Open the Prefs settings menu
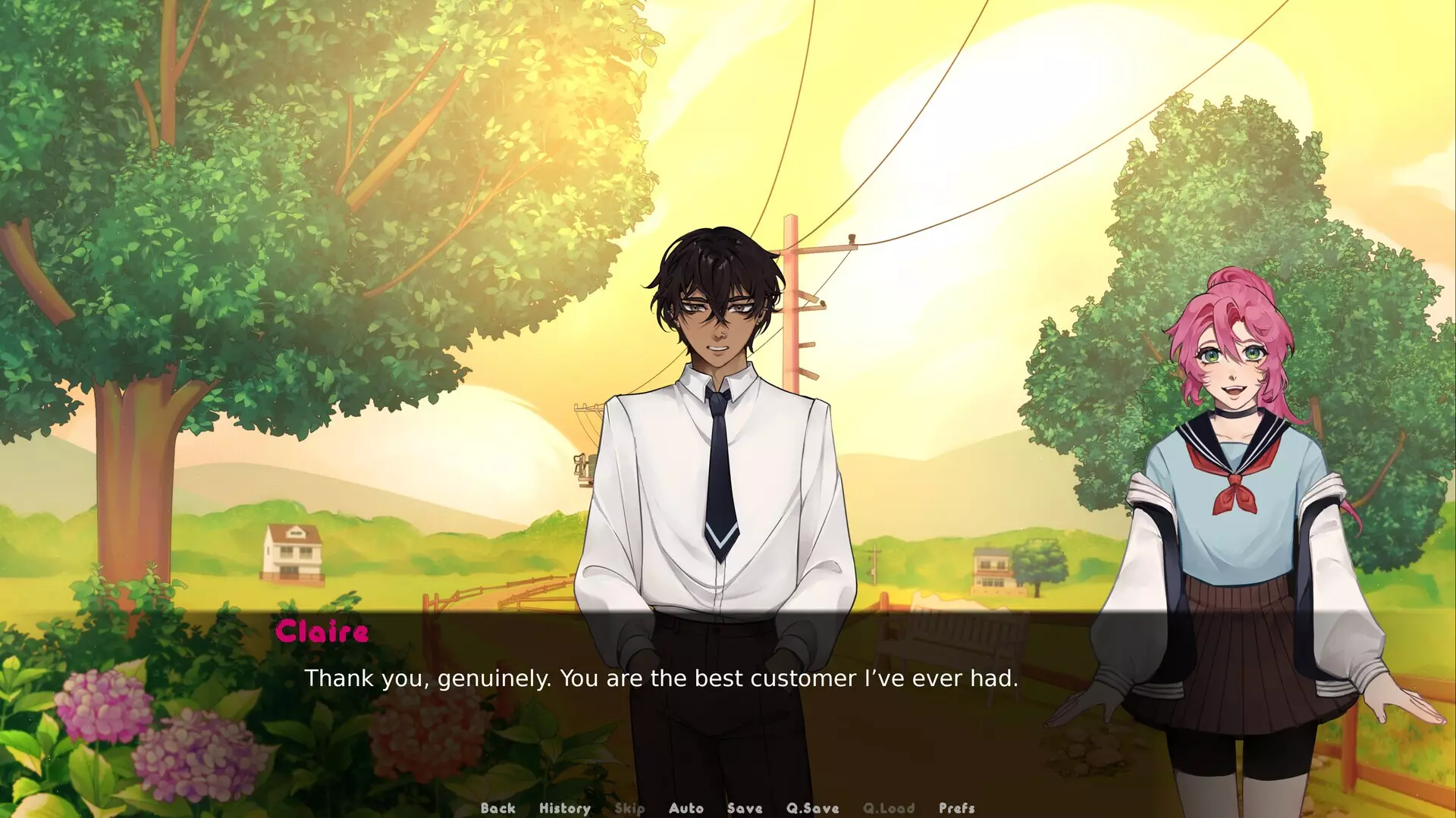The image size is (1456, 818). [x=956, y=808]
